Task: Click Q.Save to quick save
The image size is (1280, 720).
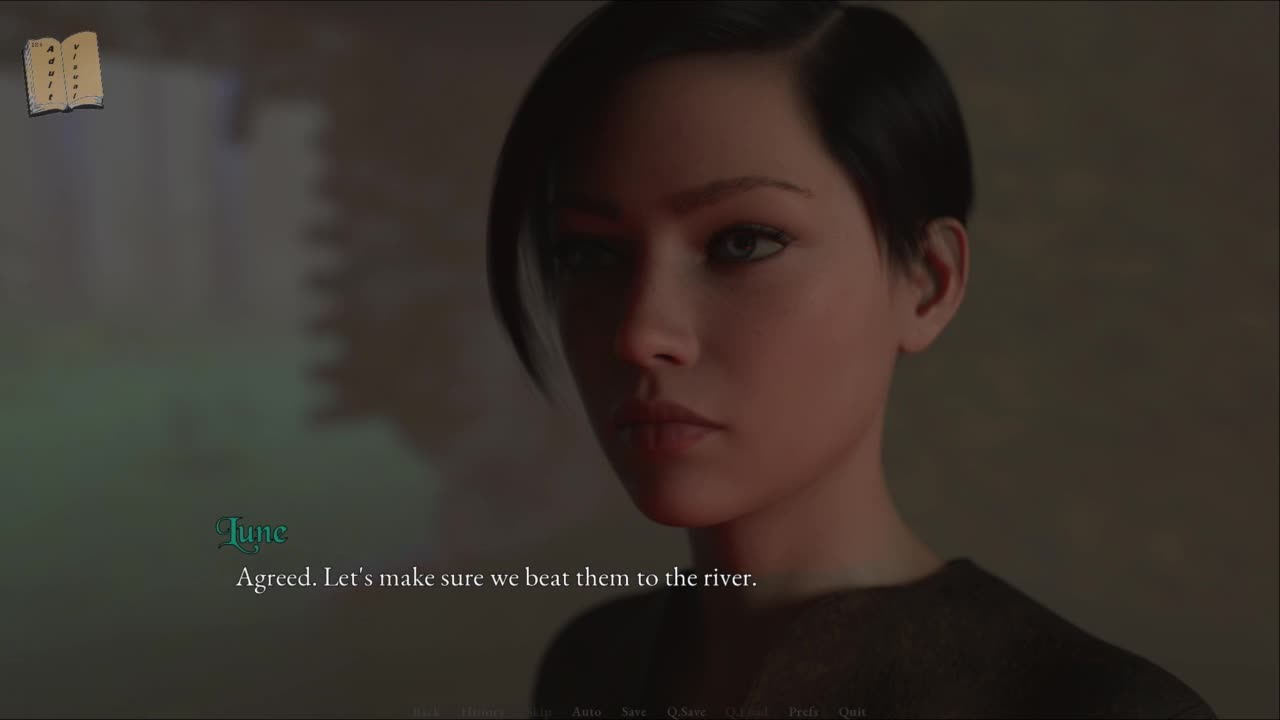Action: pos(686,712)
